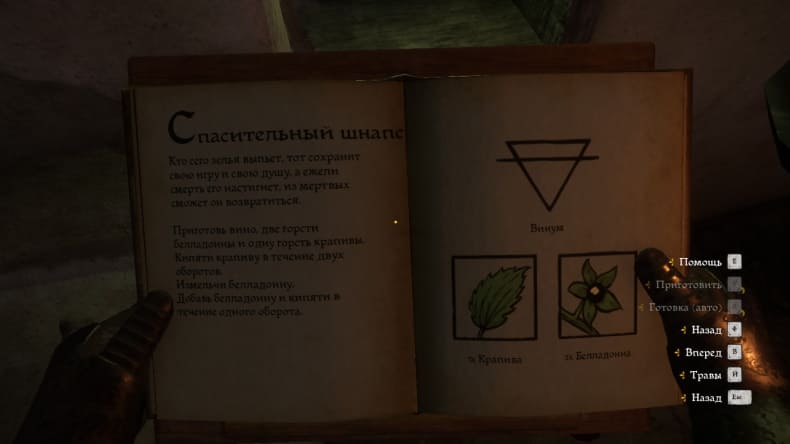The height and width of the screenshot is (444, 790).
Task: Select the Крапива nettle ingredient picture
Action: tap(493, 297)
